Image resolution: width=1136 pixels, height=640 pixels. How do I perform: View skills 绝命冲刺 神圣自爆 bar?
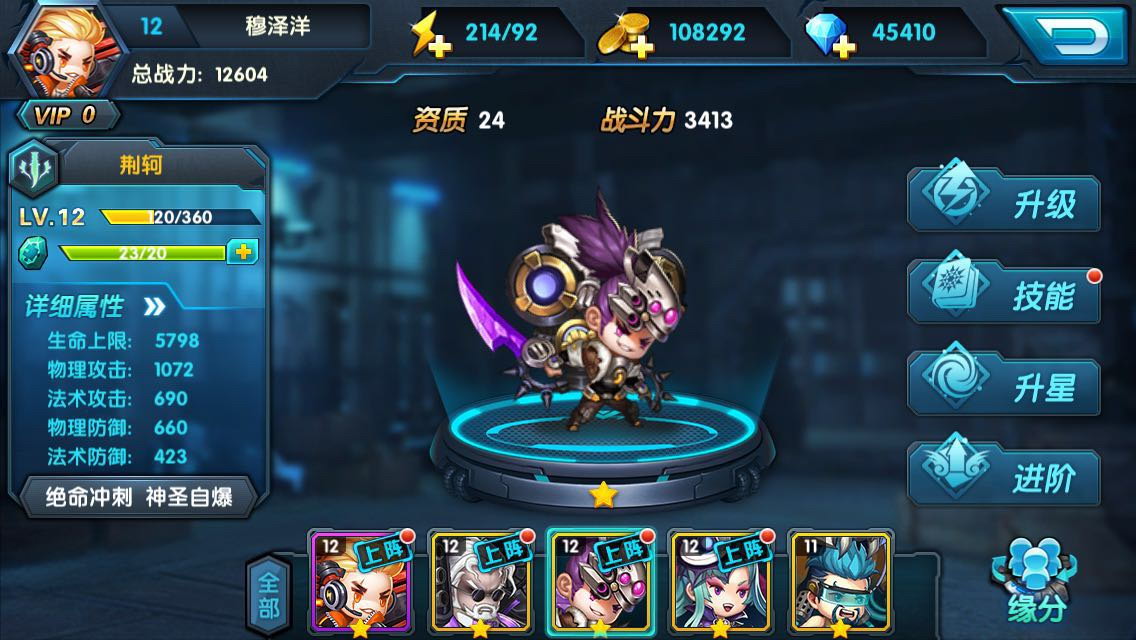139,497
